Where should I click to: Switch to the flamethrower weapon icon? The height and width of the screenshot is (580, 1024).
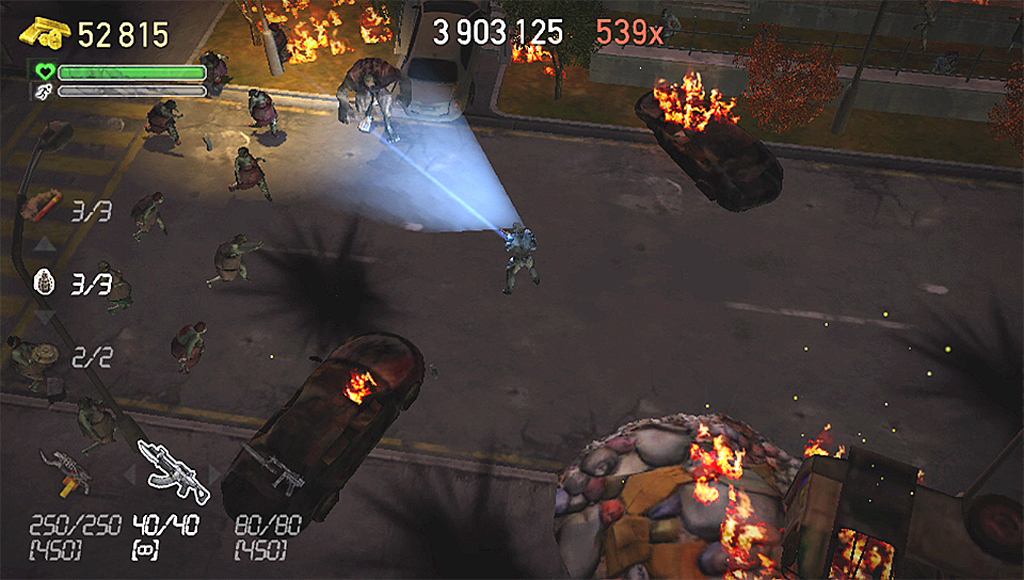click(66, 471)
